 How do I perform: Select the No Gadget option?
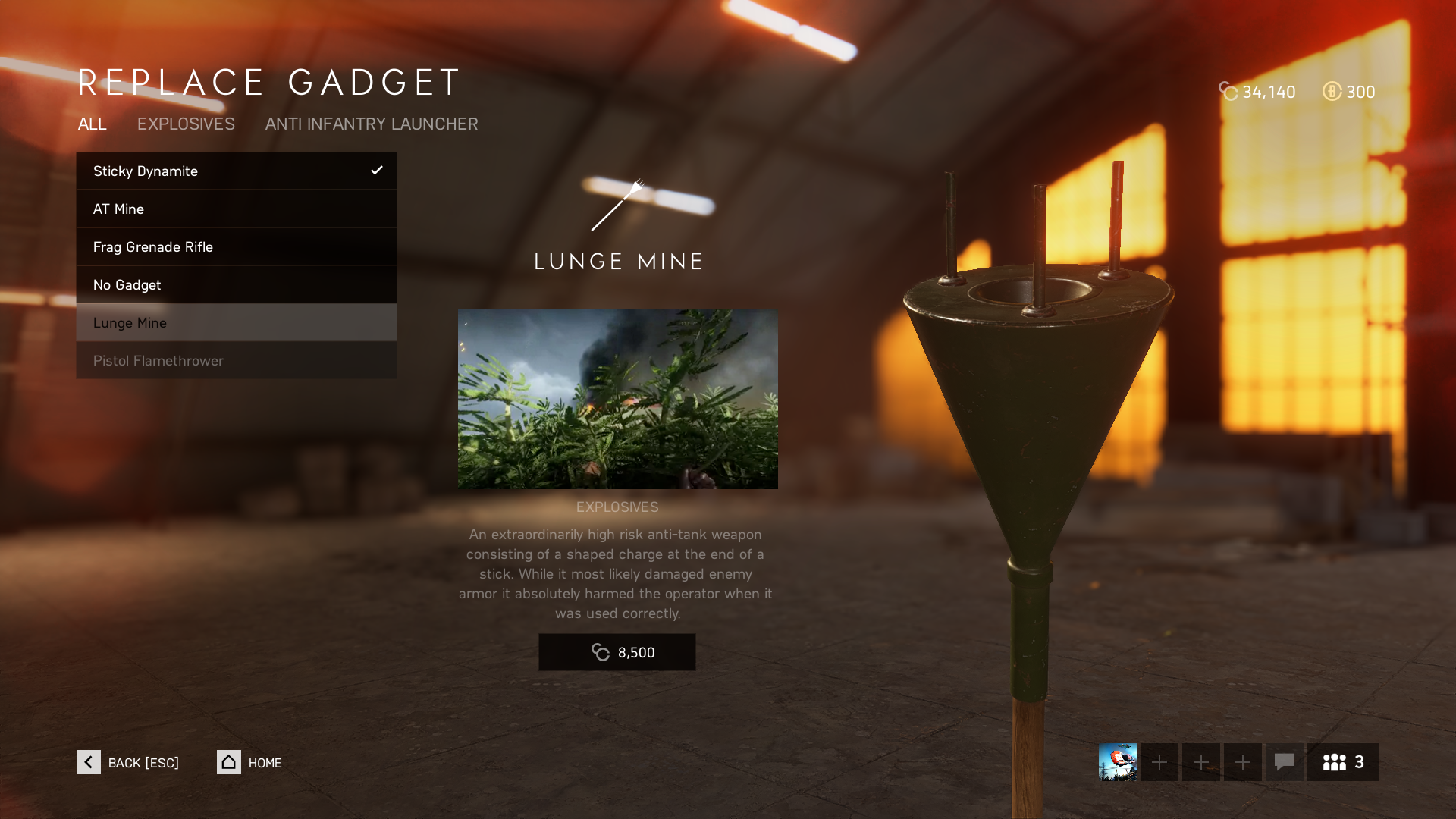pos(236,284)
